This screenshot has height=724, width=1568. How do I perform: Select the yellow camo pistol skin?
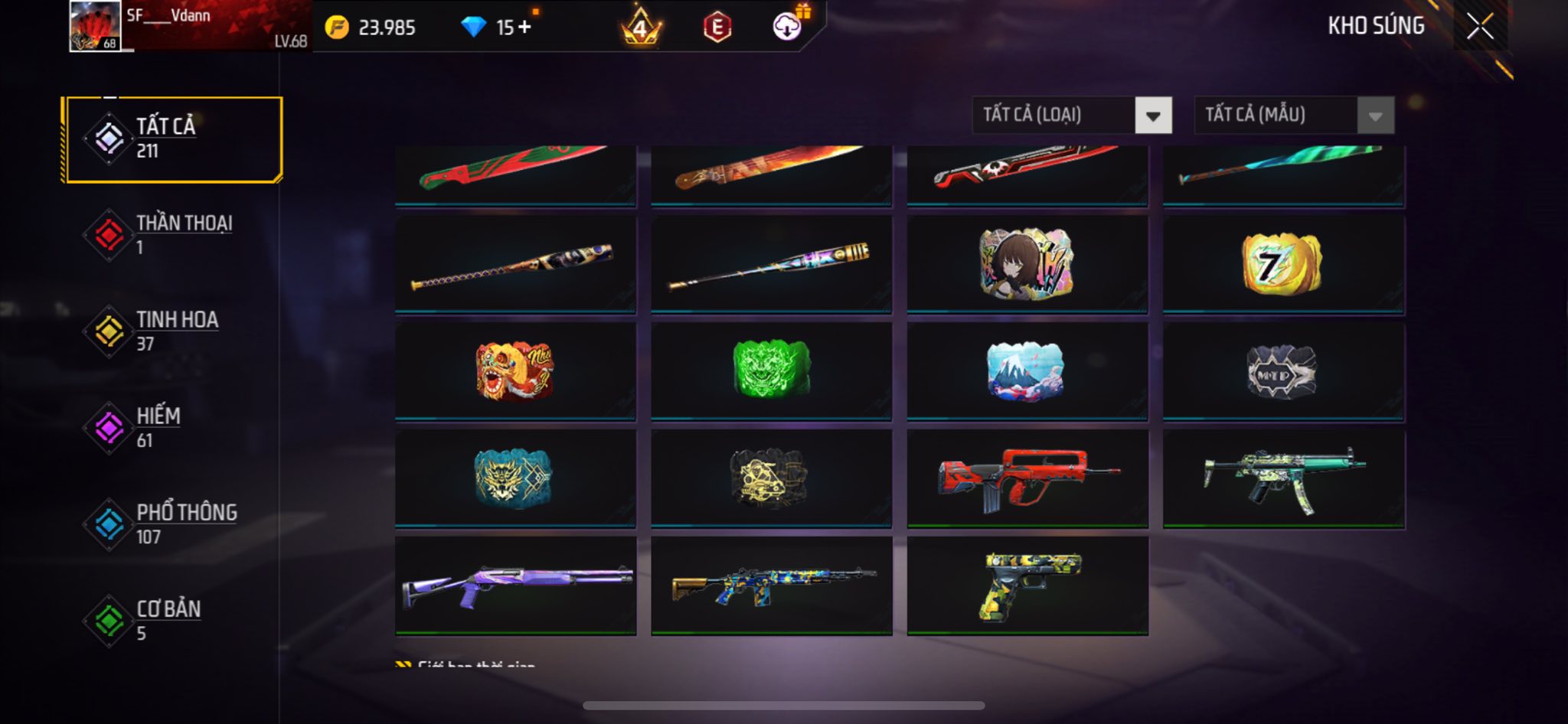pos(1027,585)
